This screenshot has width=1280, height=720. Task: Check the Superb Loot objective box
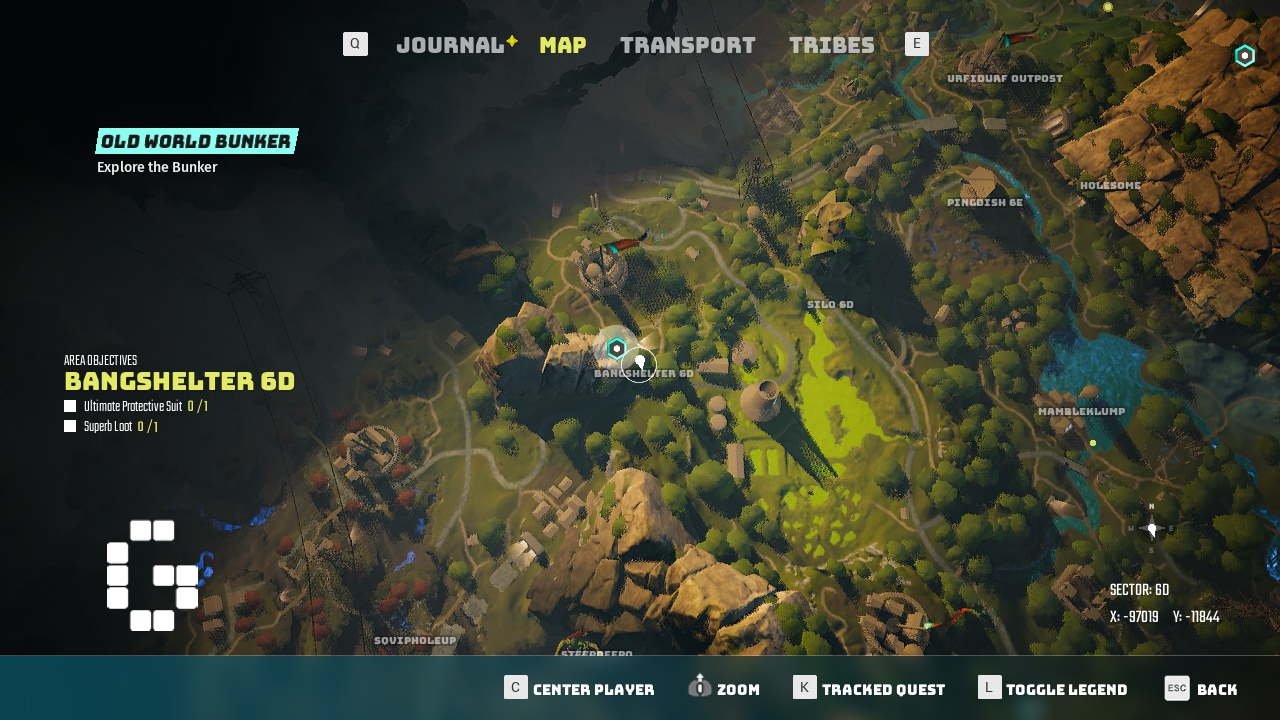pos(70,426)
